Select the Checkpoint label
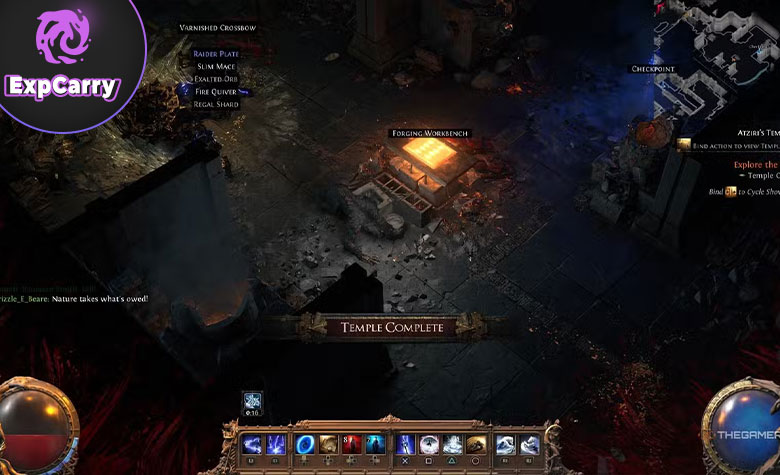Image resolution: width=780 pixels, height=475 pixels. [x=653, y=69]
